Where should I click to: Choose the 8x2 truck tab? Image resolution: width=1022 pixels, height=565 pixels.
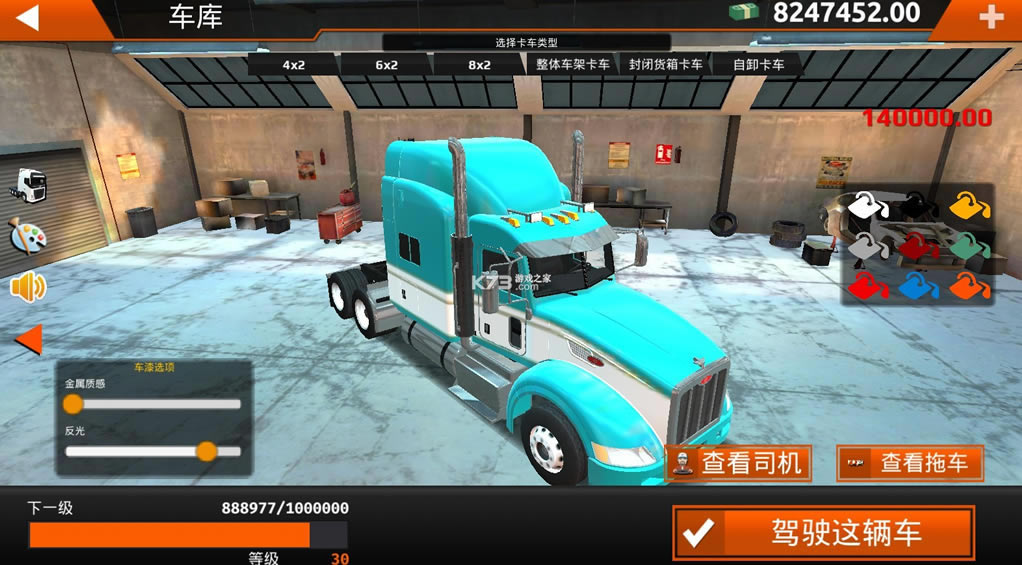pyautogui.click(x=479, y=65)
